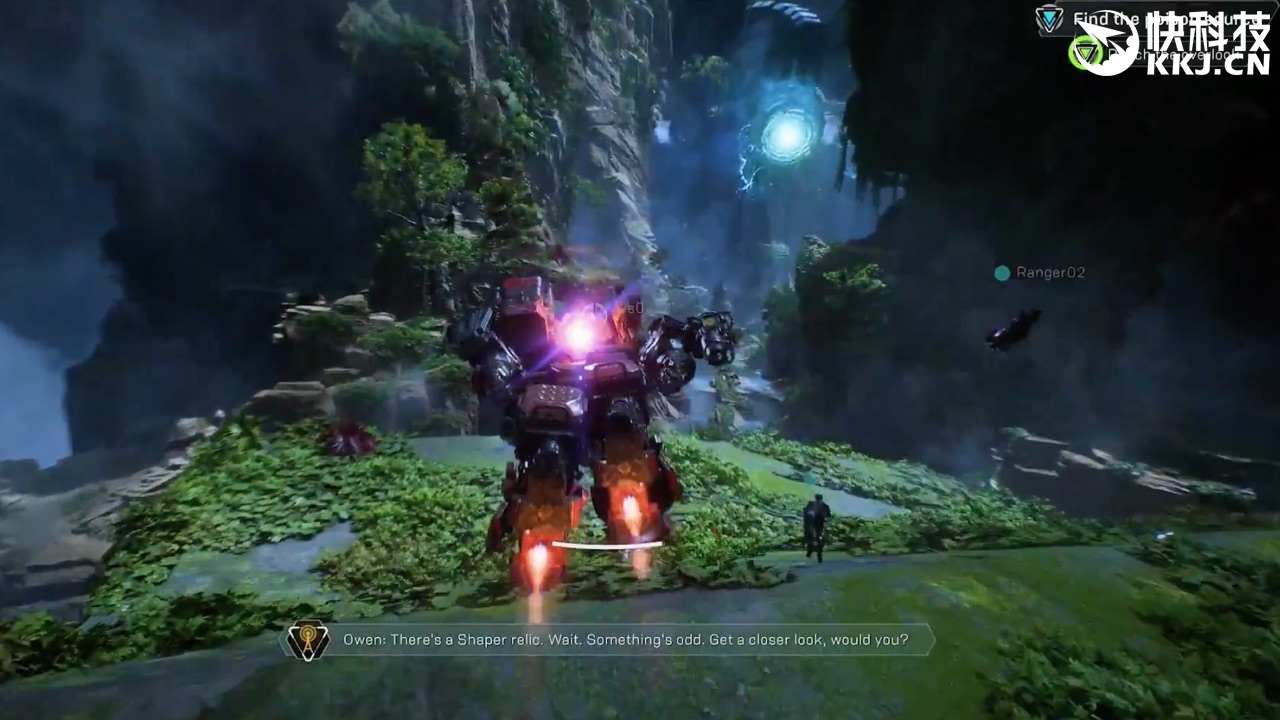This screenshot has height=720, width=1280.
Task: Click the blue triangle mission objective icon
Action: pos(1050,19)
